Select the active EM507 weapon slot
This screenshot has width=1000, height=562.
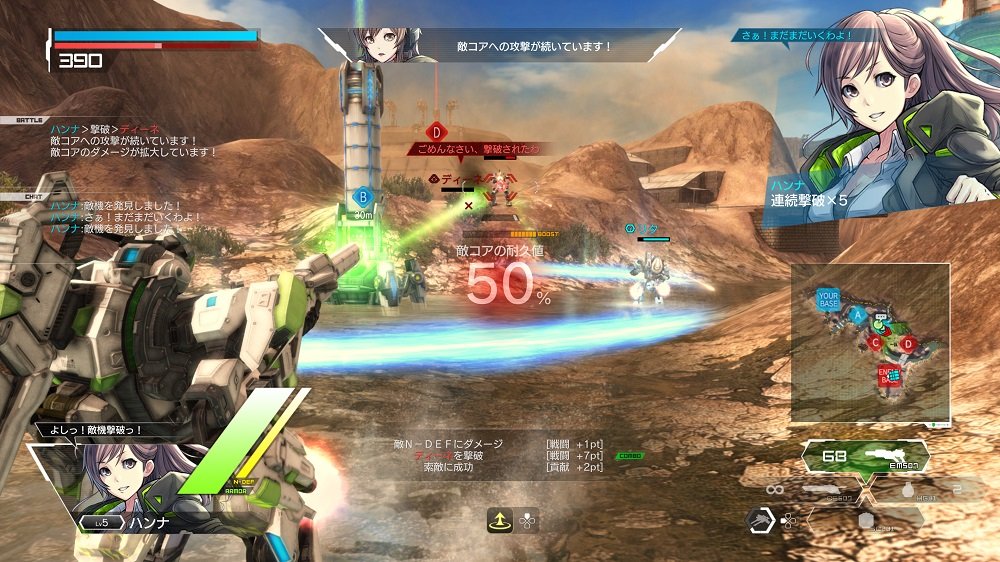coord(866,459)
